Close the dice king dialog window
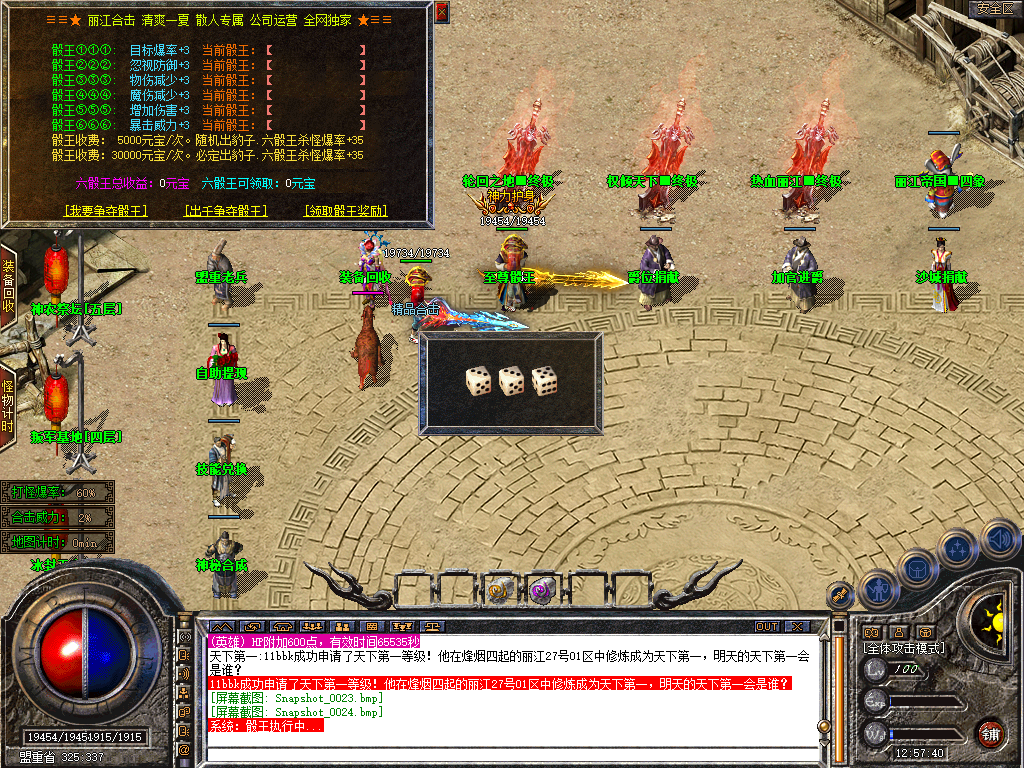The width and height of the screenshot is (1024, 768). [x=442, y=12]
